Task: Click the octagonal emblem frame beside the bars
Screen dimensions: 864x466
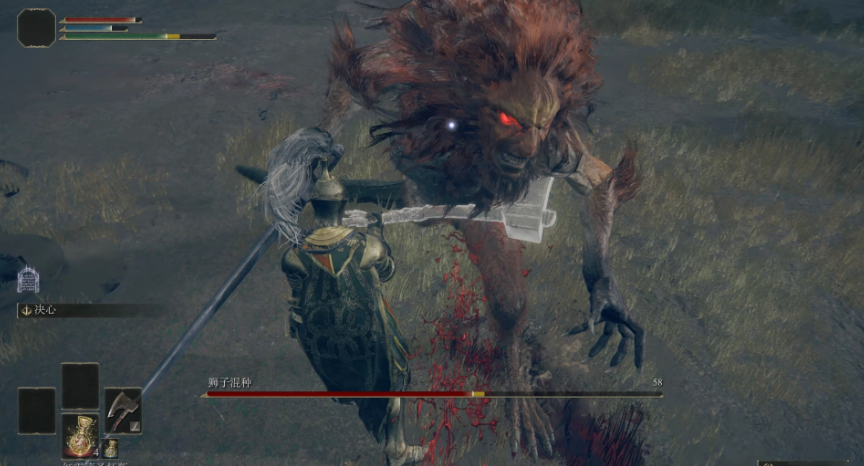Action: point(37,27)
